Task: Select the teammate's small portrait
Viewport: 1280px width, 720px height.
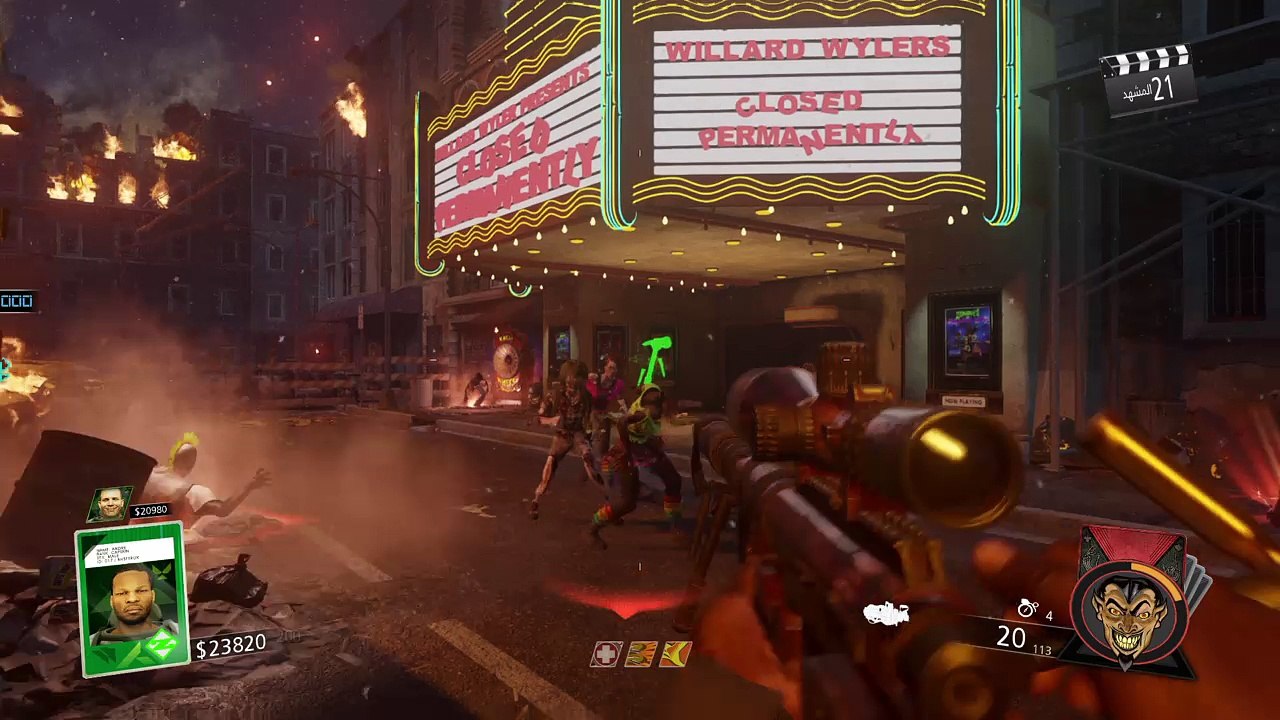Action: click(x=109, y=505)
